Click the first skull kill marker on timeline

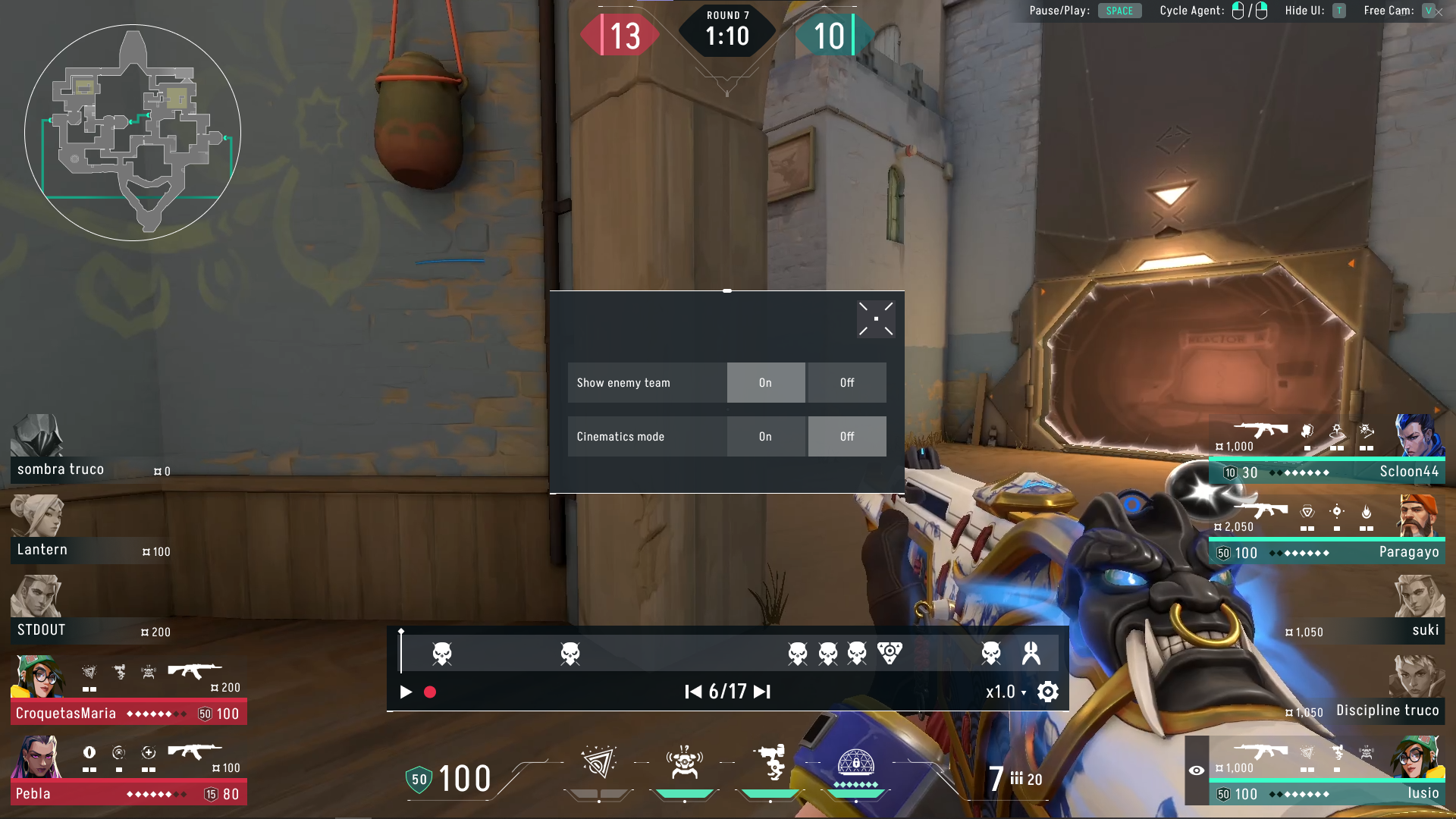coord(443,652)
